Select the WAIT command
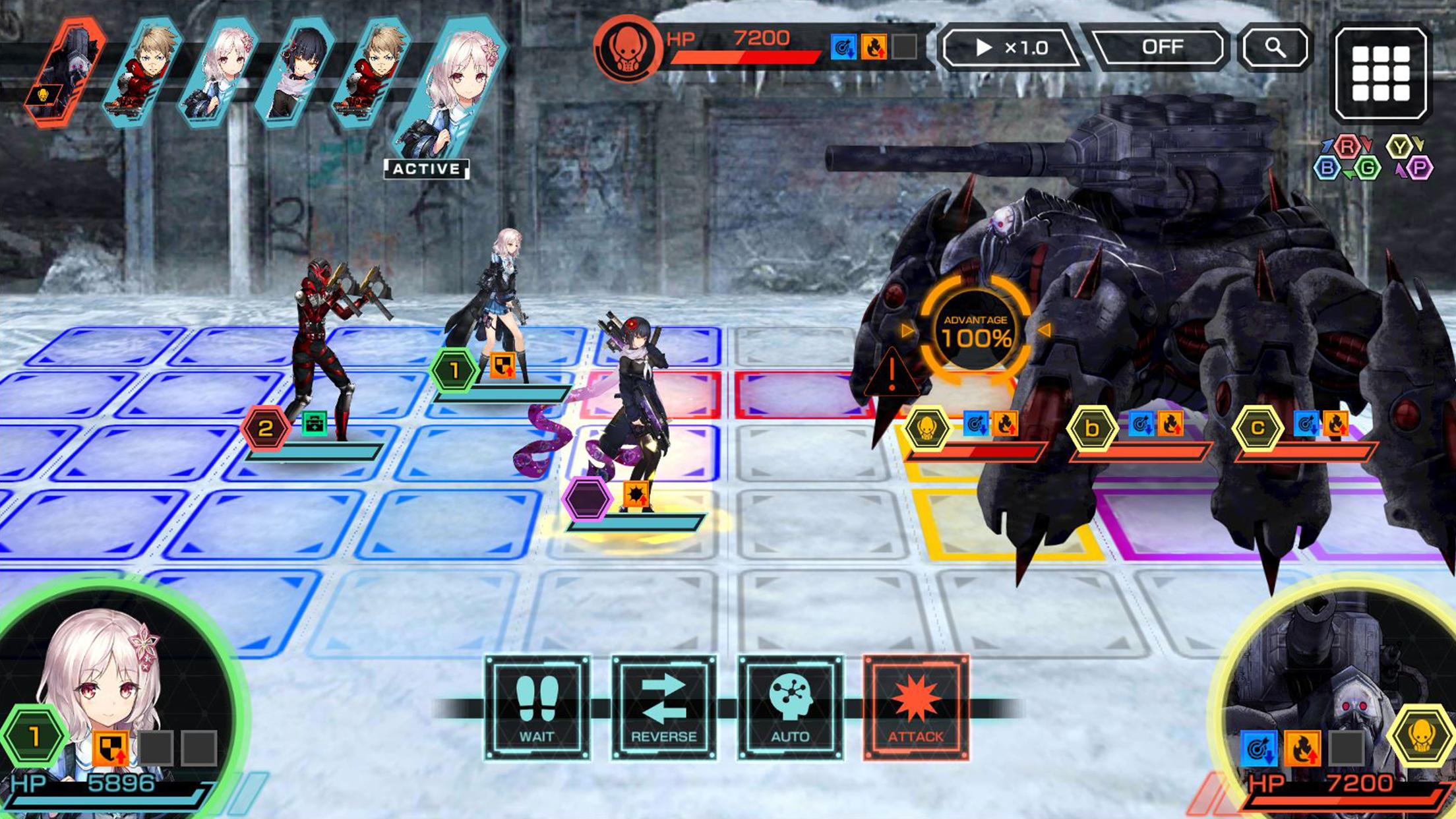Image resolution: width=1456 pixels, height=819 pixels. (x=537, y=708)
